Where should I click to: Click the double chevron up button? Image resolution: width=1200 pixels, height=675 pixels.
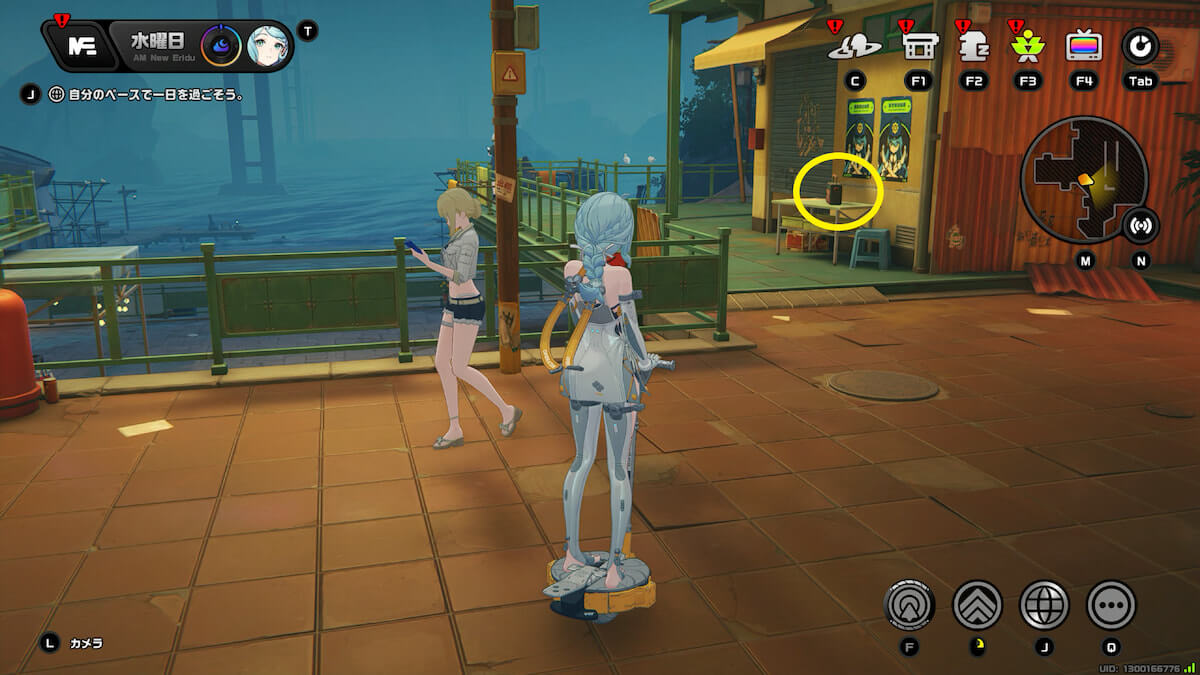click(x=977, y=604)
